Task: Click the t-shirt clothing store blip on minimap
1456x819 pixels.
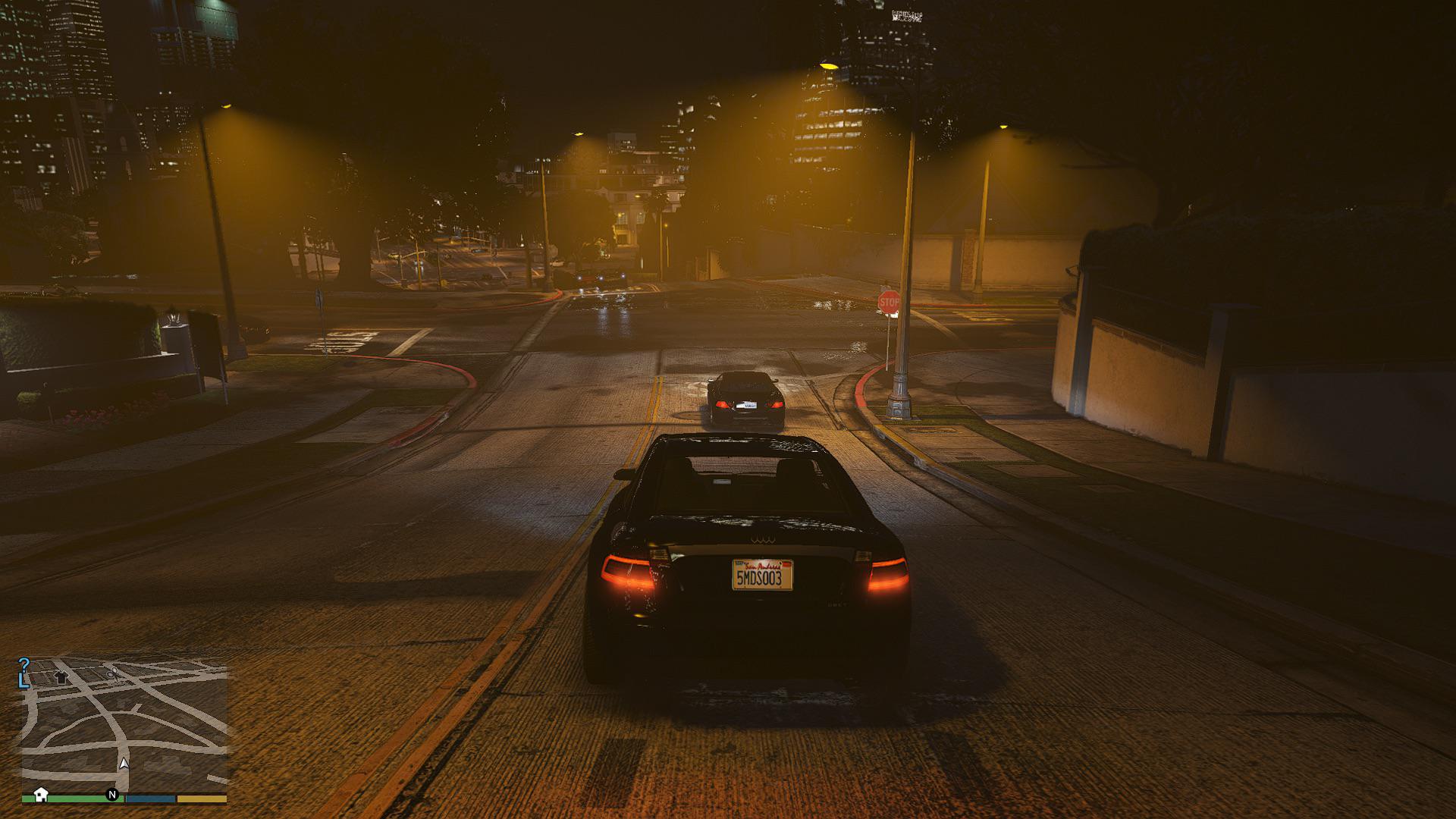Action: [x=61, y=677]
